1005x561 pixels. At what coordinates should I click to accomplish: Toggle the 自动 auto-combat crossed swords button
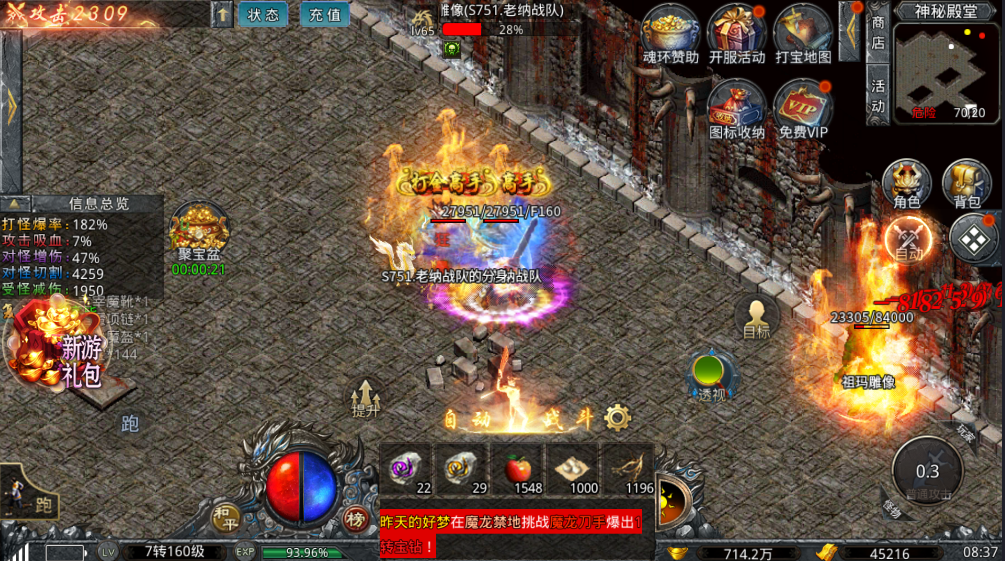[x=909, y=241]
